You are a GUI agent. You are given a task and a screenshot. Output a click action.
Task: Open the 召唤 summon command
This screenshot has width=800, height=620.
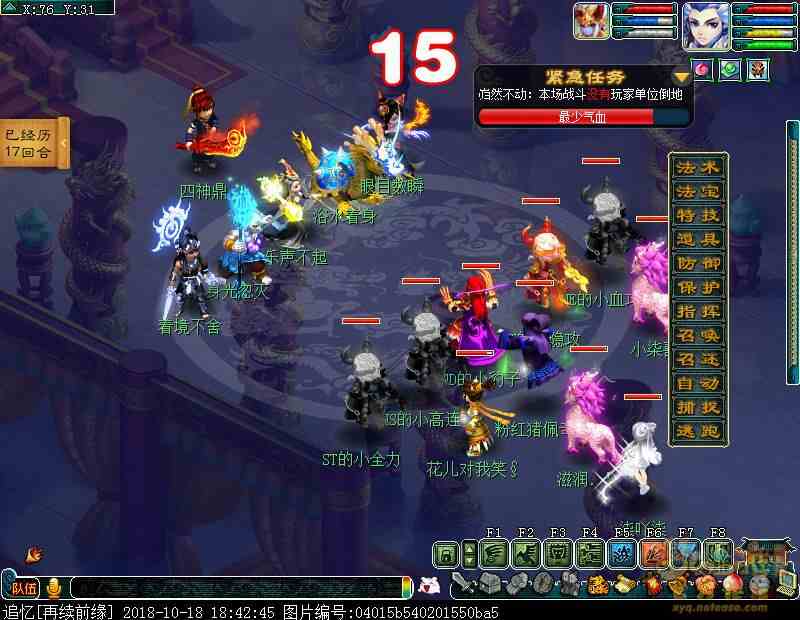pyautogui.click(x=698, y=335)
